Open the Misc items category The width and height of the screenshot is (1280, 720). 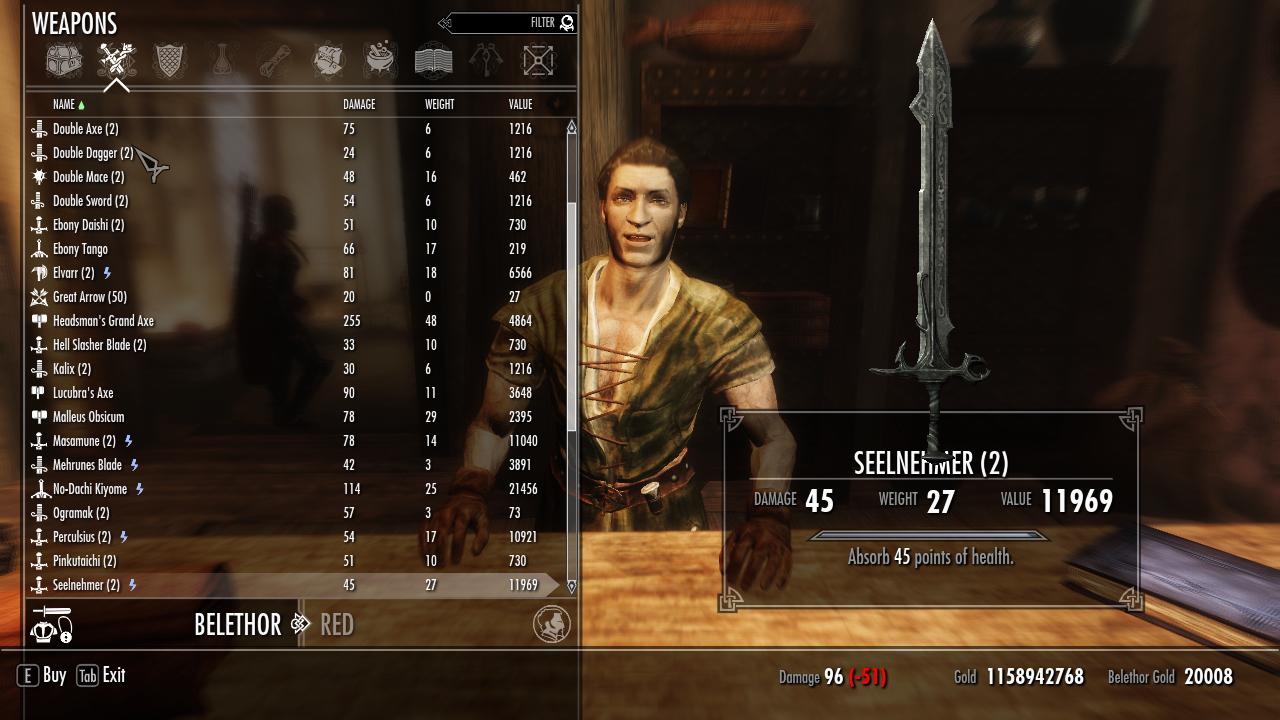point(486,61)
